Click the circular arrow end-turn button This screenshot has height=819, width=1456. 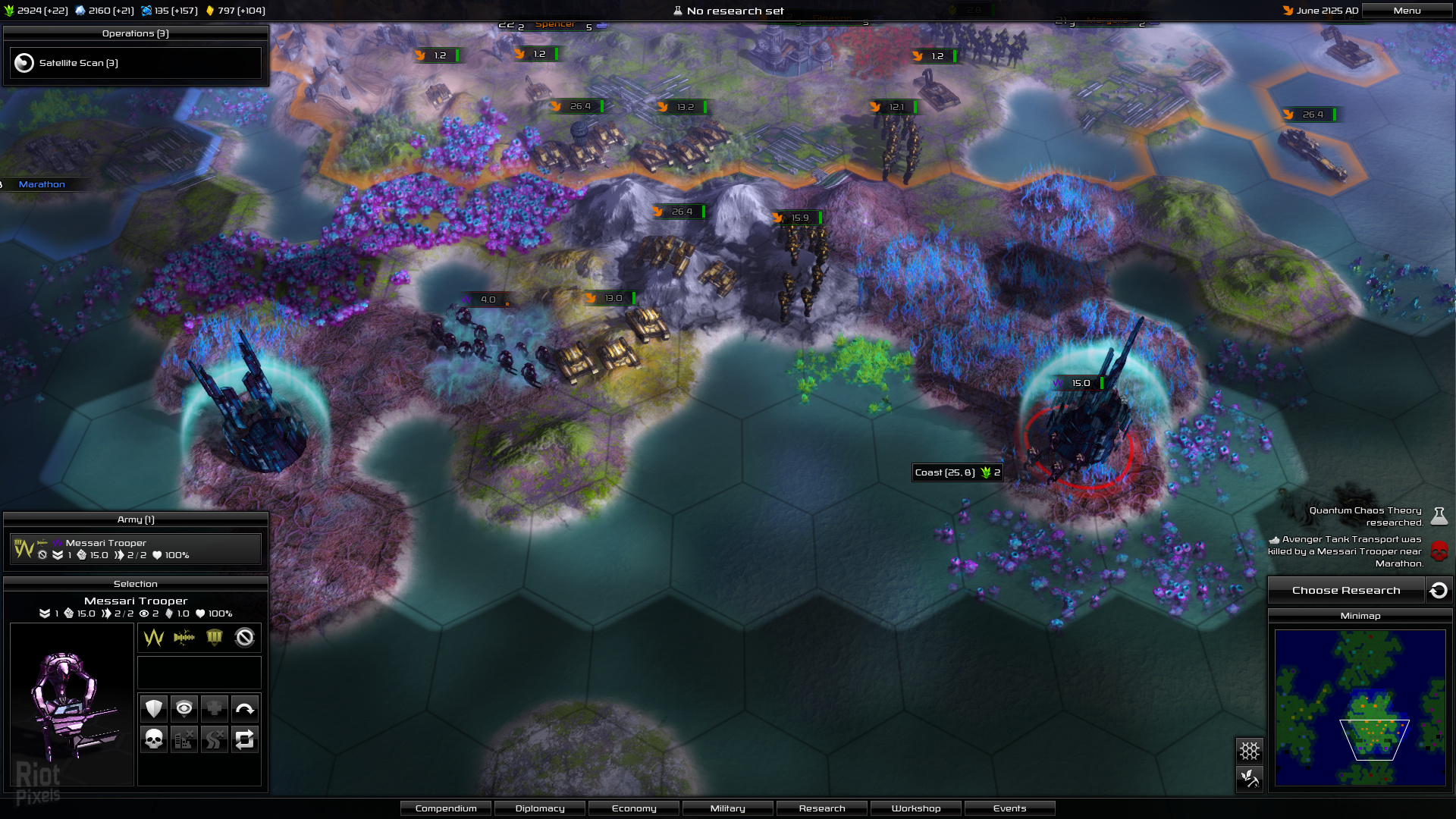click(x=1439, y=591)
